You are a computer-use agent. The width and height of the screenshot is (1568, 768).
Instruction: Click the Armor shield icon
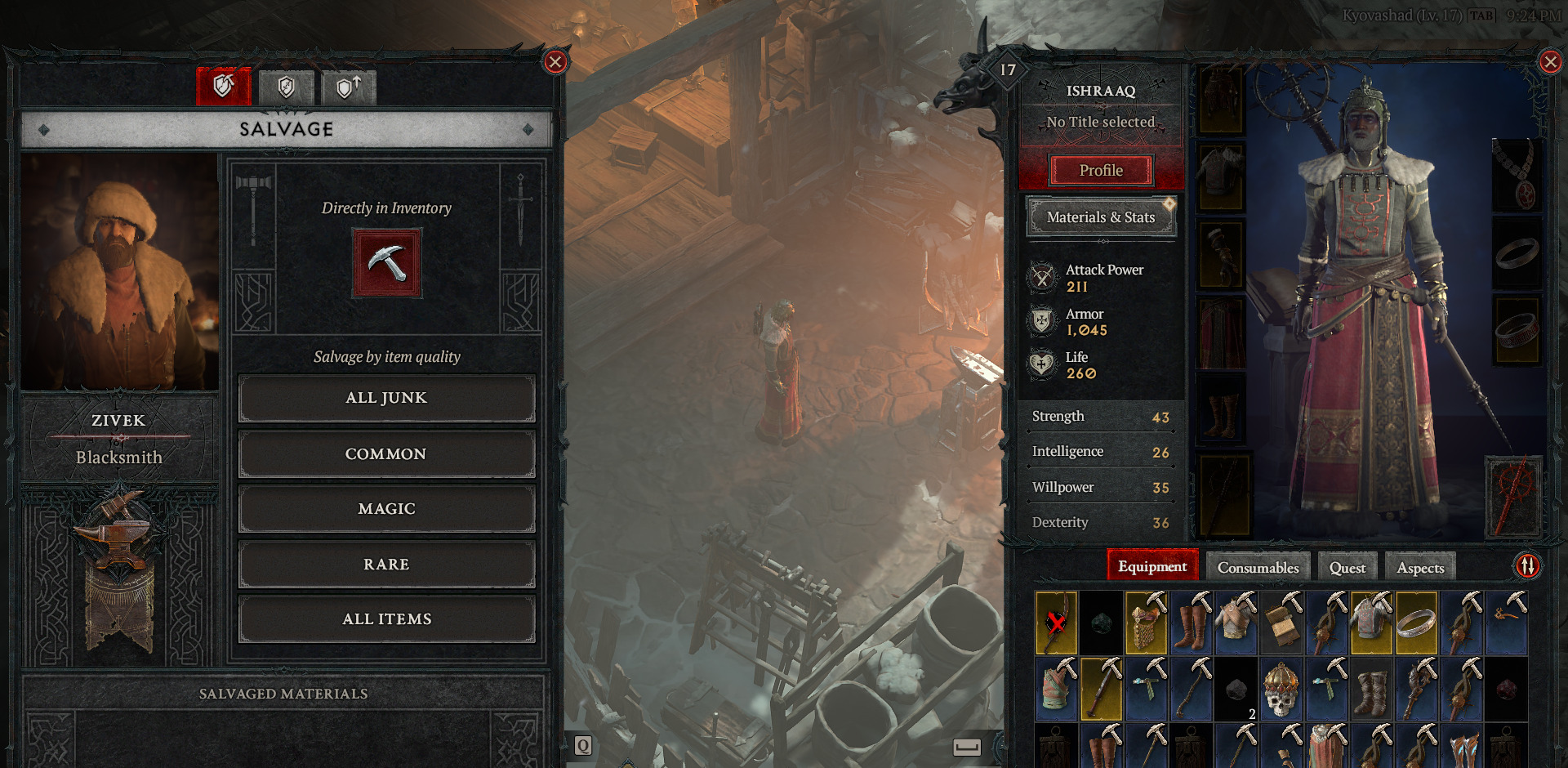(1040, 321)
